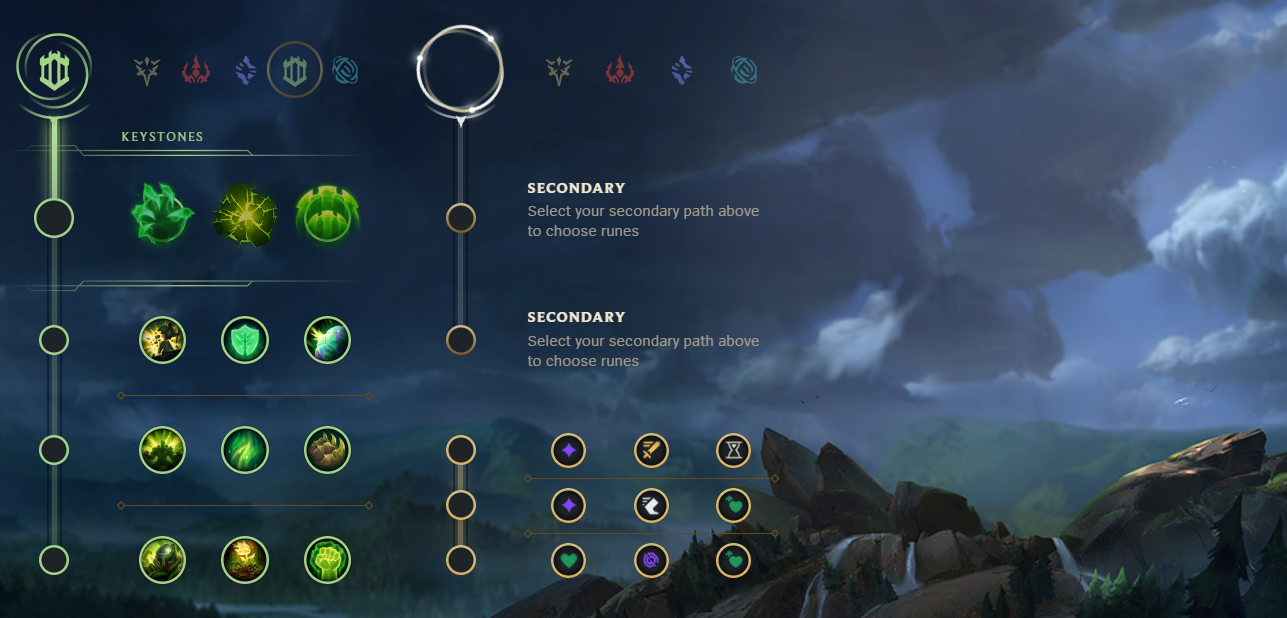Set Inspiration as the secondary path
This screenshot has height=618, width=1287.
[x=744, y=71]
